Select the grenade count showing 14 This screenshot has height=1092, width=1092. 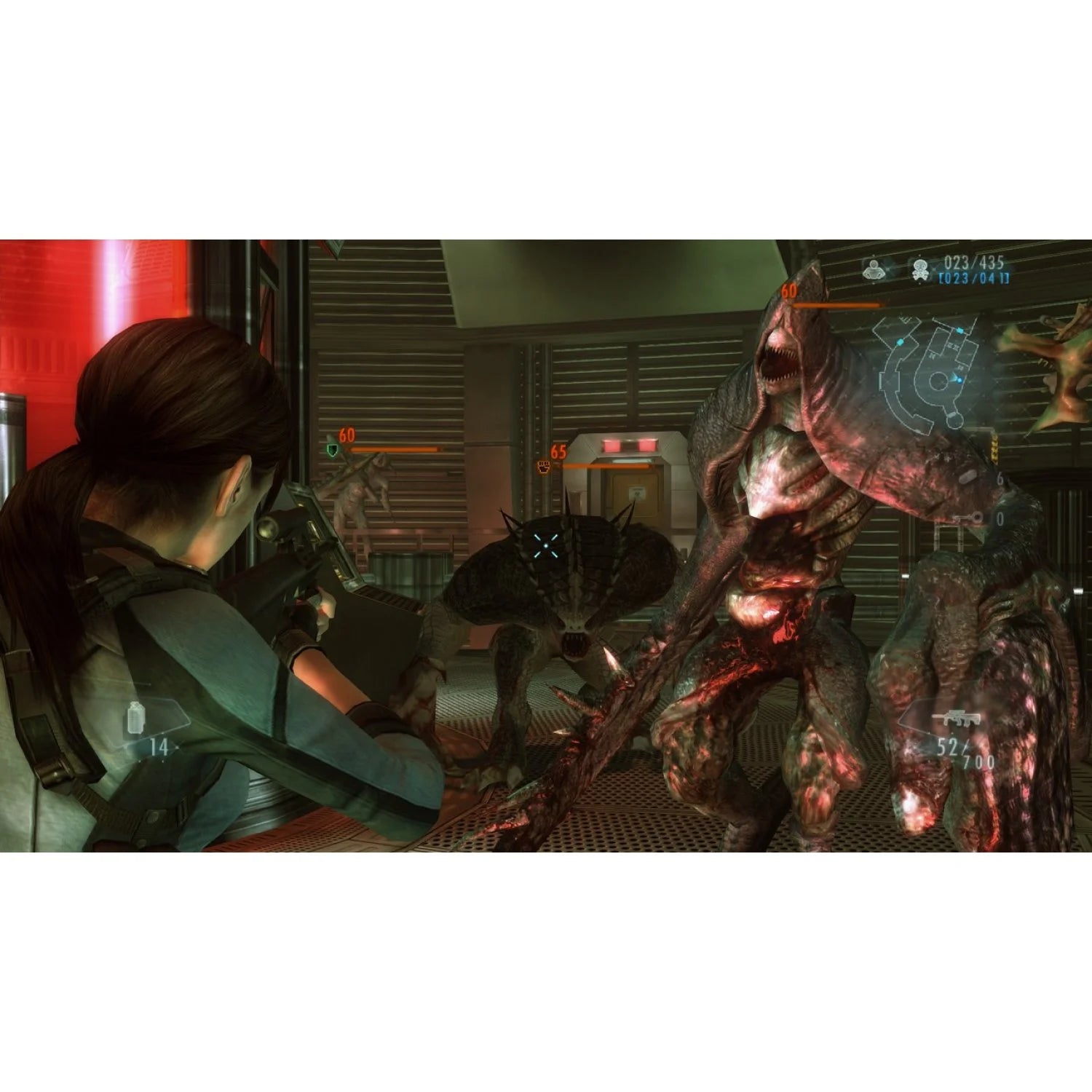pyautogui.click(x=159, y=747)
